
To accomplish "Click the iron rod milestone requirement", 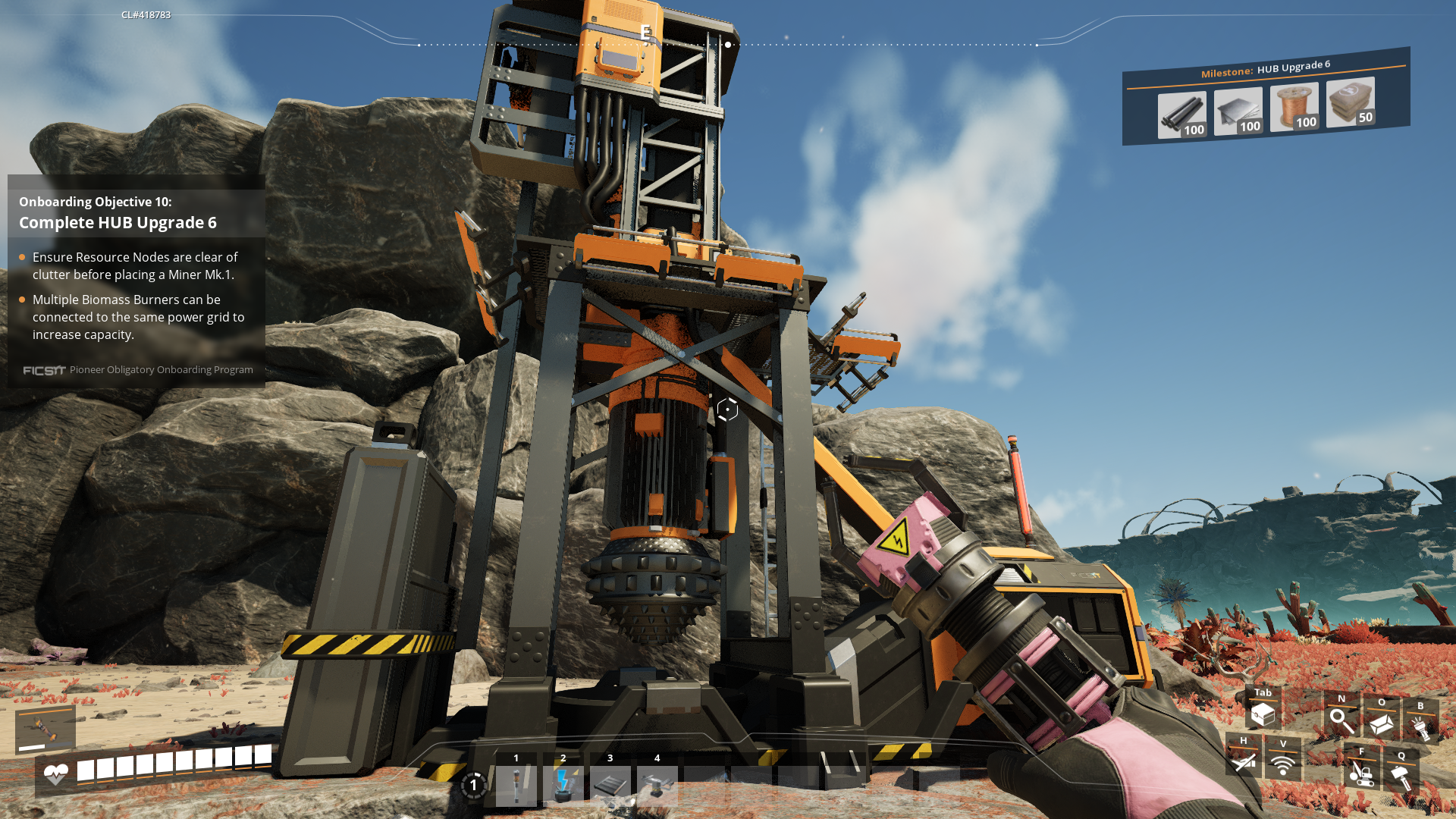I will (1181, 115).
